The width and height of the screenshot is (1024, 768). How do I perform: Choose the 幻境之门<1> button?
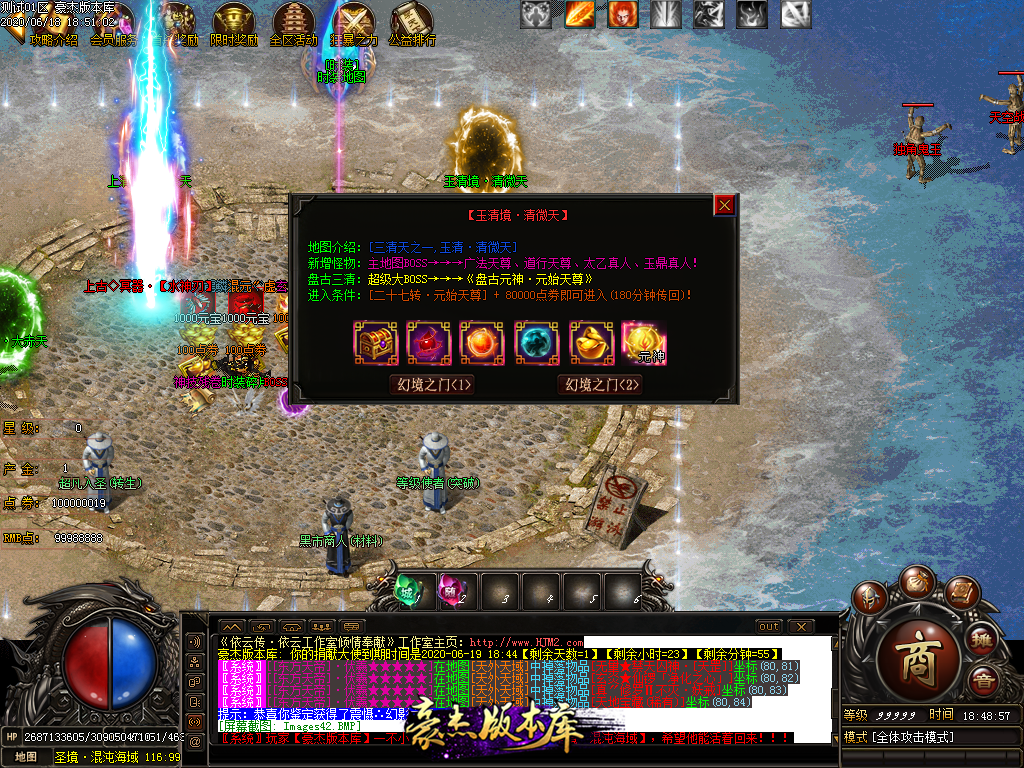click(x=432, y=384)
